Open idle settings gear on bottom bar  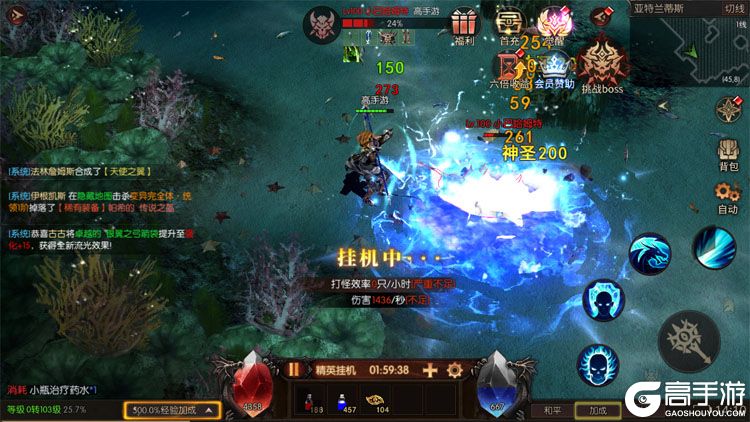(455, 369)
